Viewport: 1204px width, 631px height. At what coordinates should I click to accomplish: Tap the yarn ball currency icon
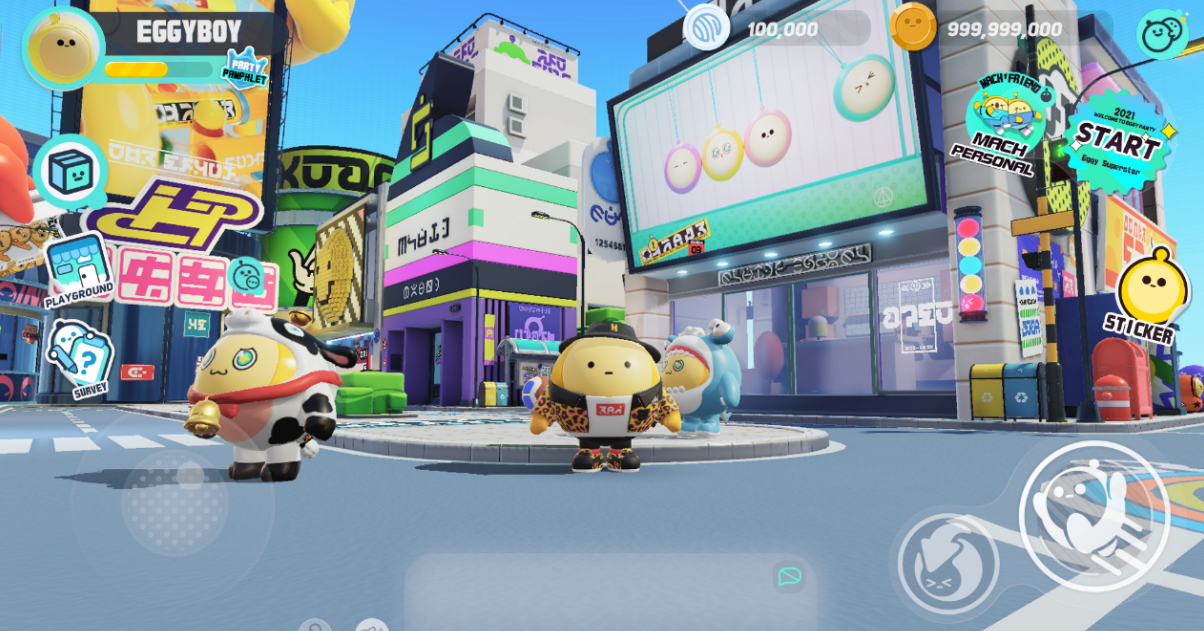[x=705, y=27]
